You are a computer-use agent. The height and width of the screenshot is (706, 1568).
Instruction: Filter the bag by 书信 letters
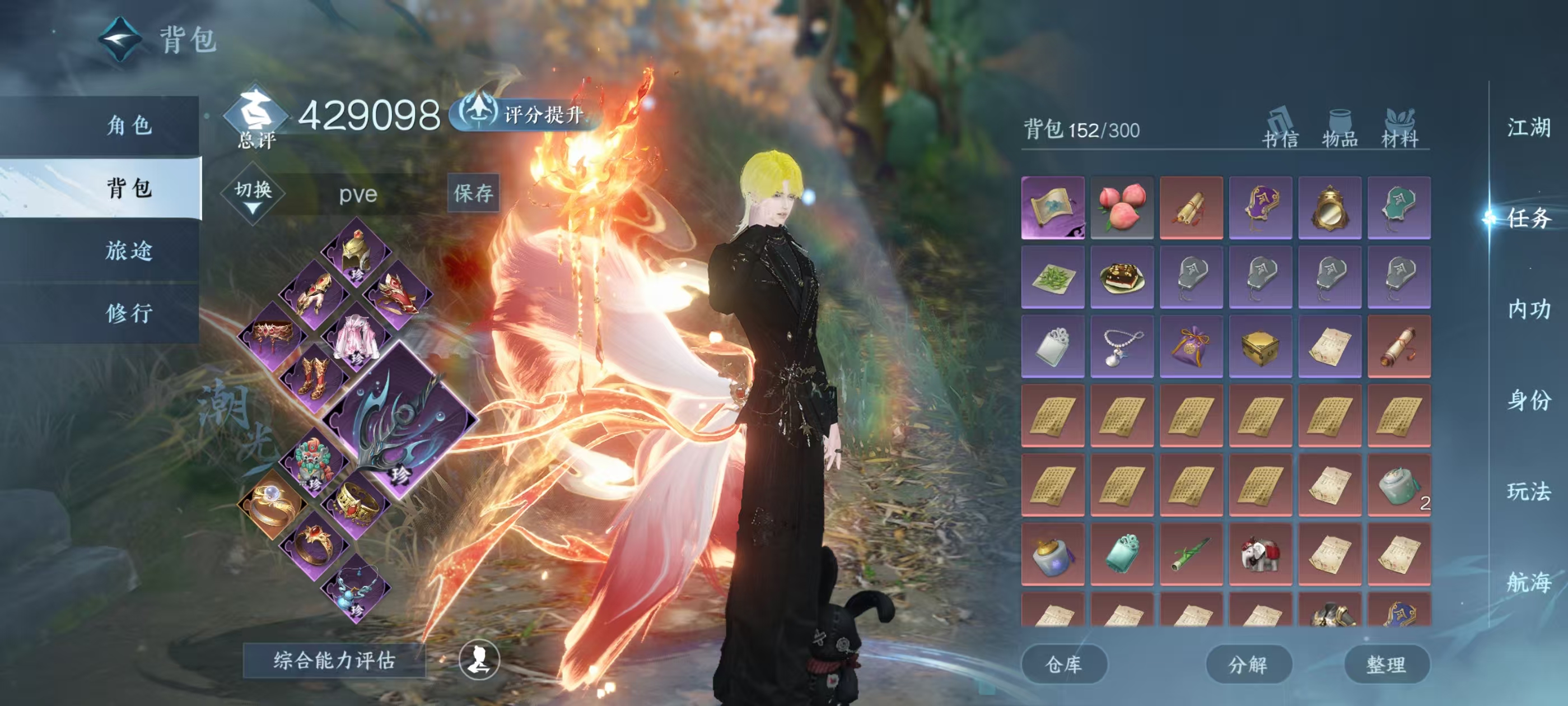click(1280, 128)
